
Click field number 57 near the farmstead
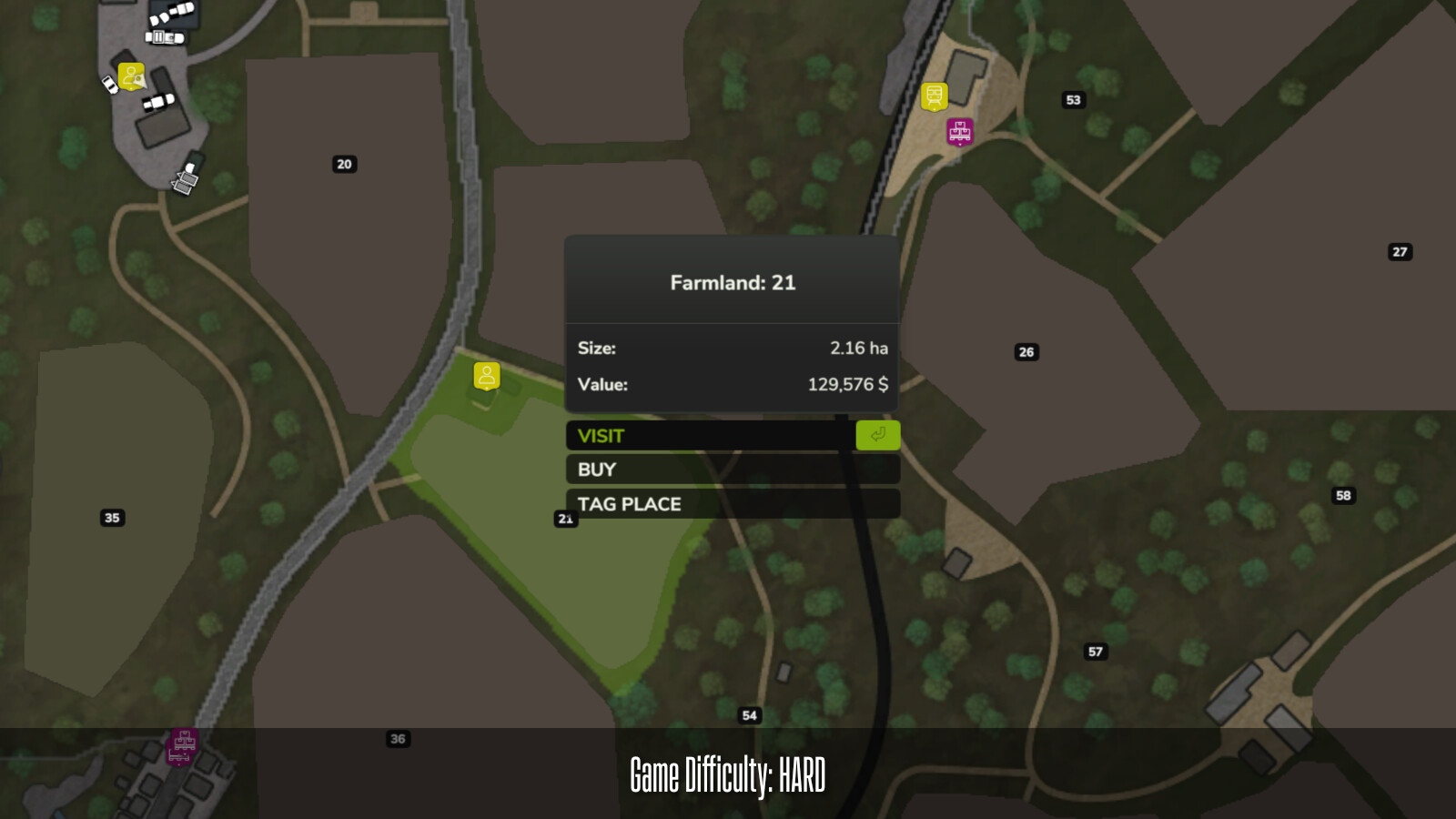[1095, 652]
